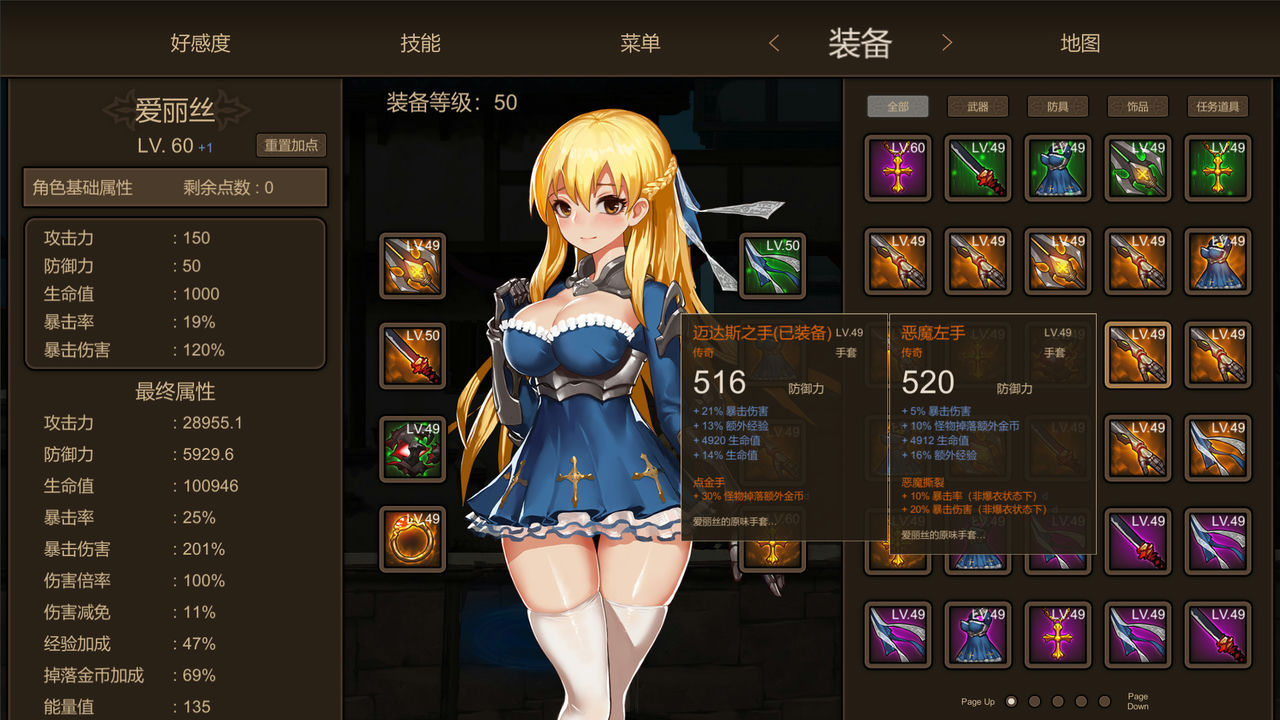This screenshot has width=1280, height=720.
Task: Click the LV.60 purple cross in the inventory grid
Action: (897, 168)
